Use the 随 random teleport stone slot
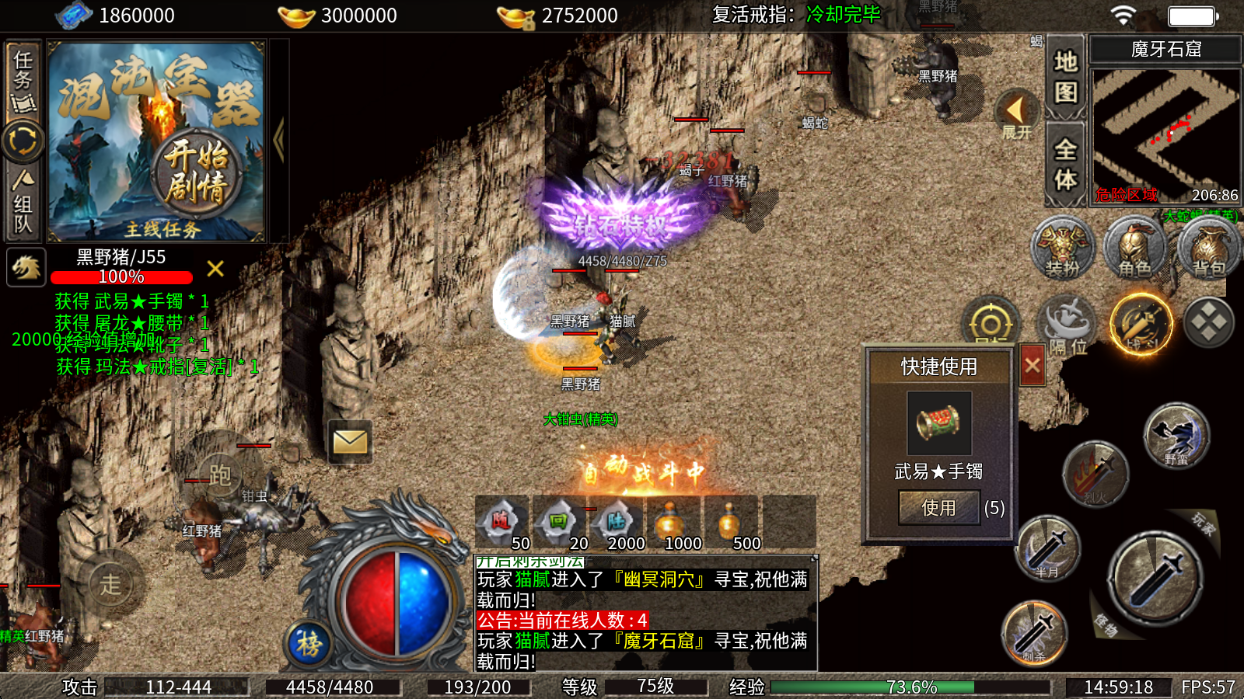Screen dimensions: 1244x699 tap(502, 522)
